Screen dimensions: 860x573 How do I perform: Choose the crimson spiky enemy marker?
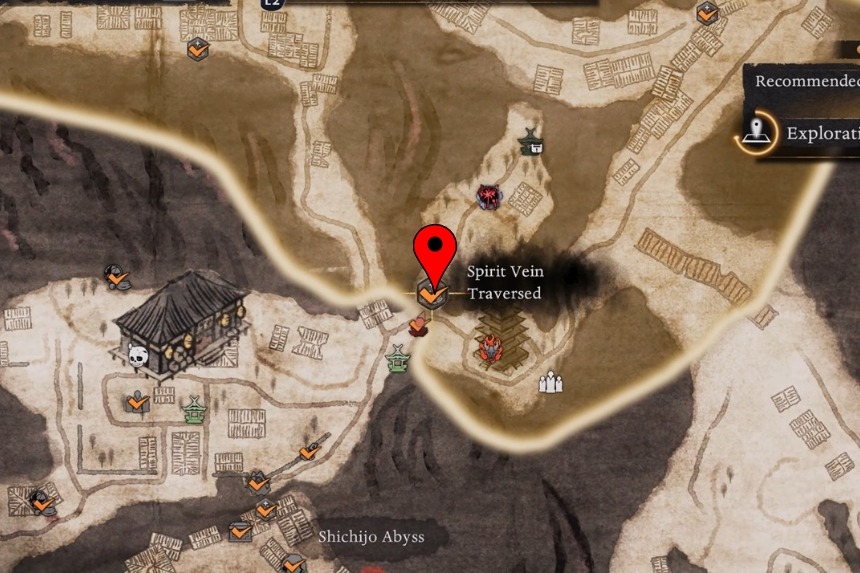(489, 196)
